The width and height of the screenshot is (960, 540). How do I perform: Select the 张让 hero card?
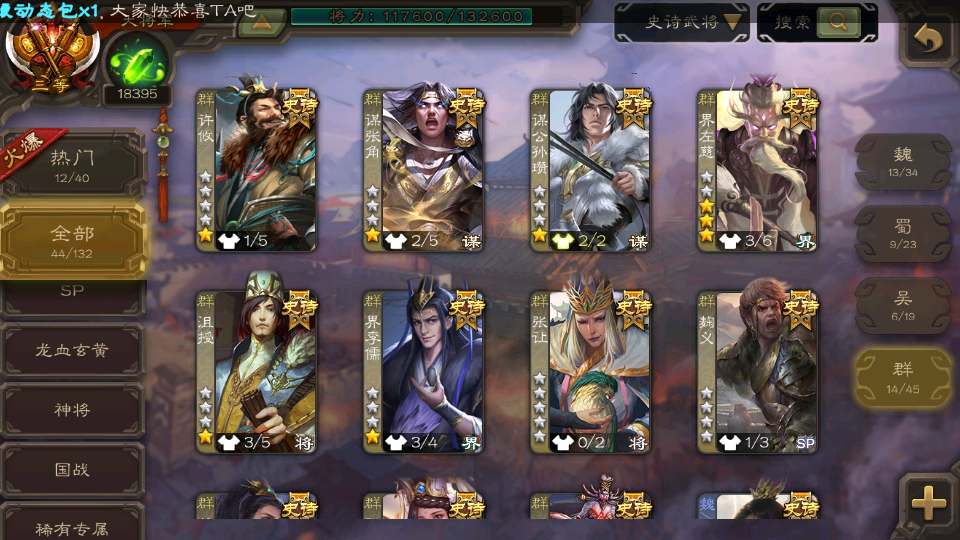click(x=590, y=371)
